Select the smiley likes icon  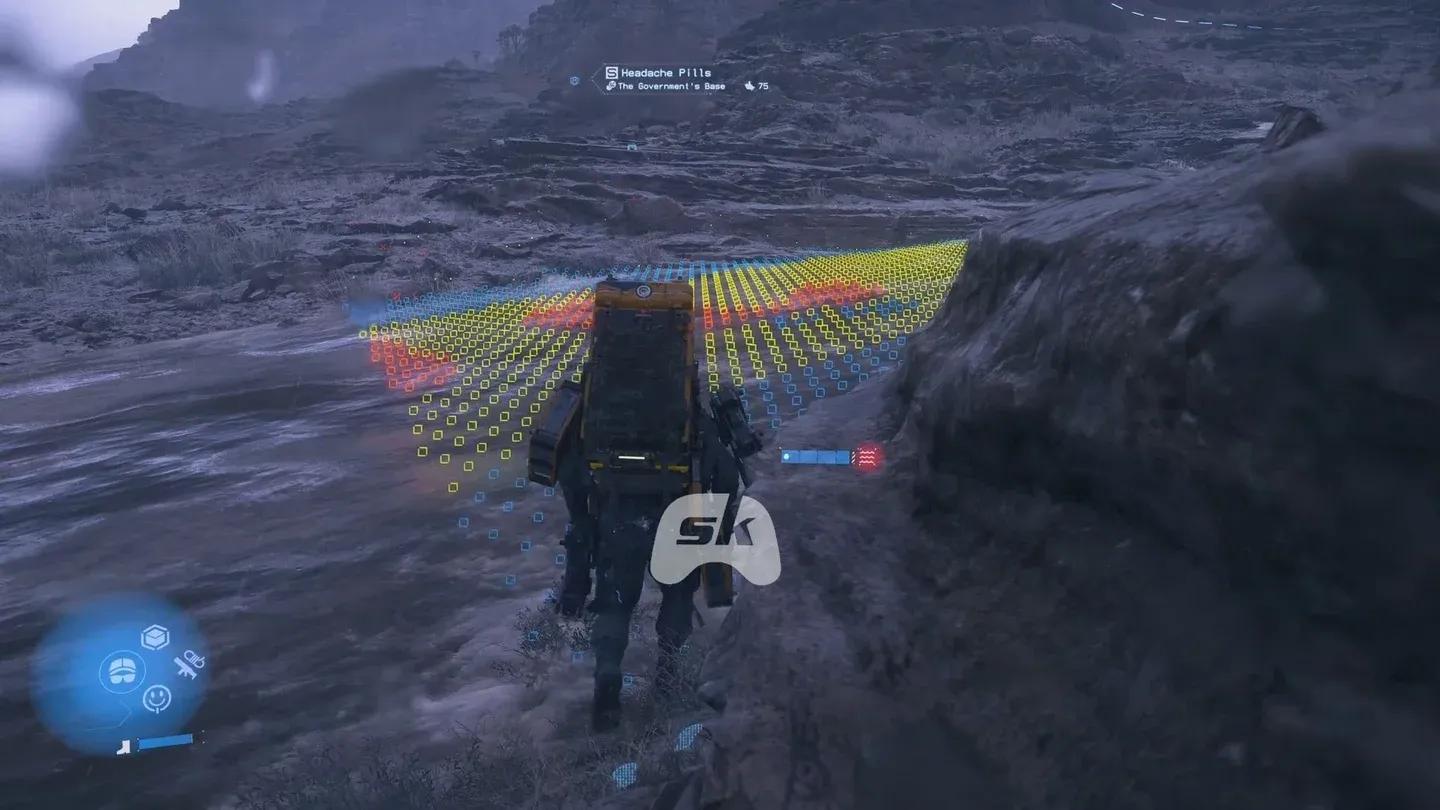click(x=157, y=697)
